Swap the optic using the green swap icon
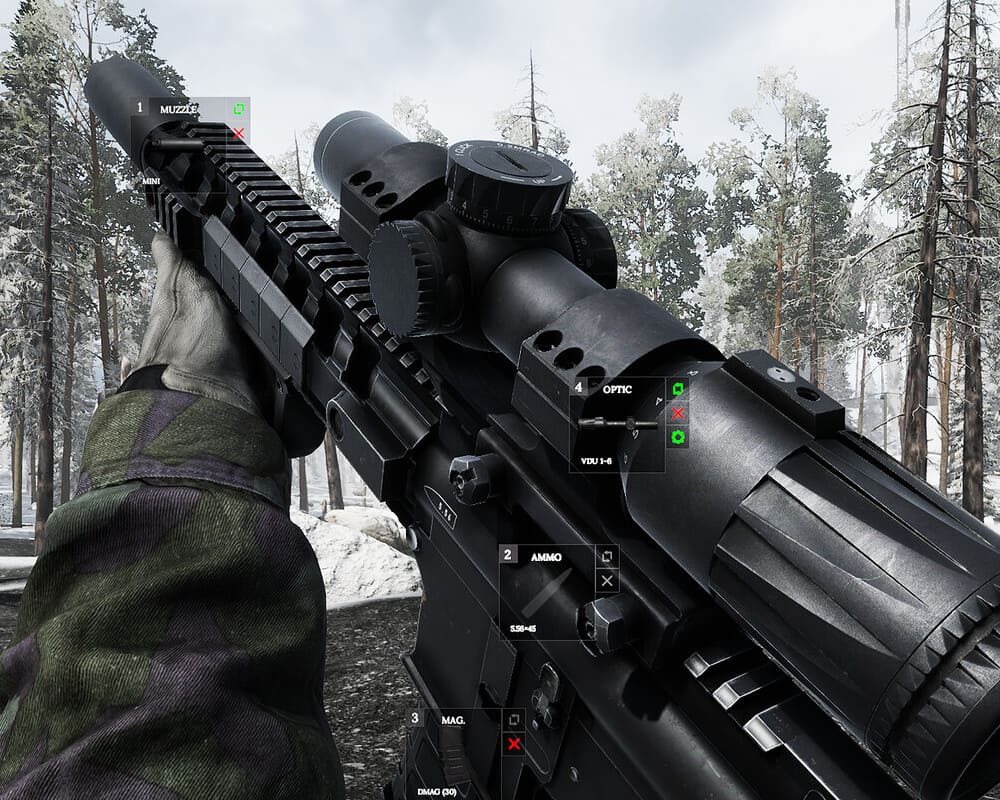The image size is (1000, 800). tap(678, 389)
